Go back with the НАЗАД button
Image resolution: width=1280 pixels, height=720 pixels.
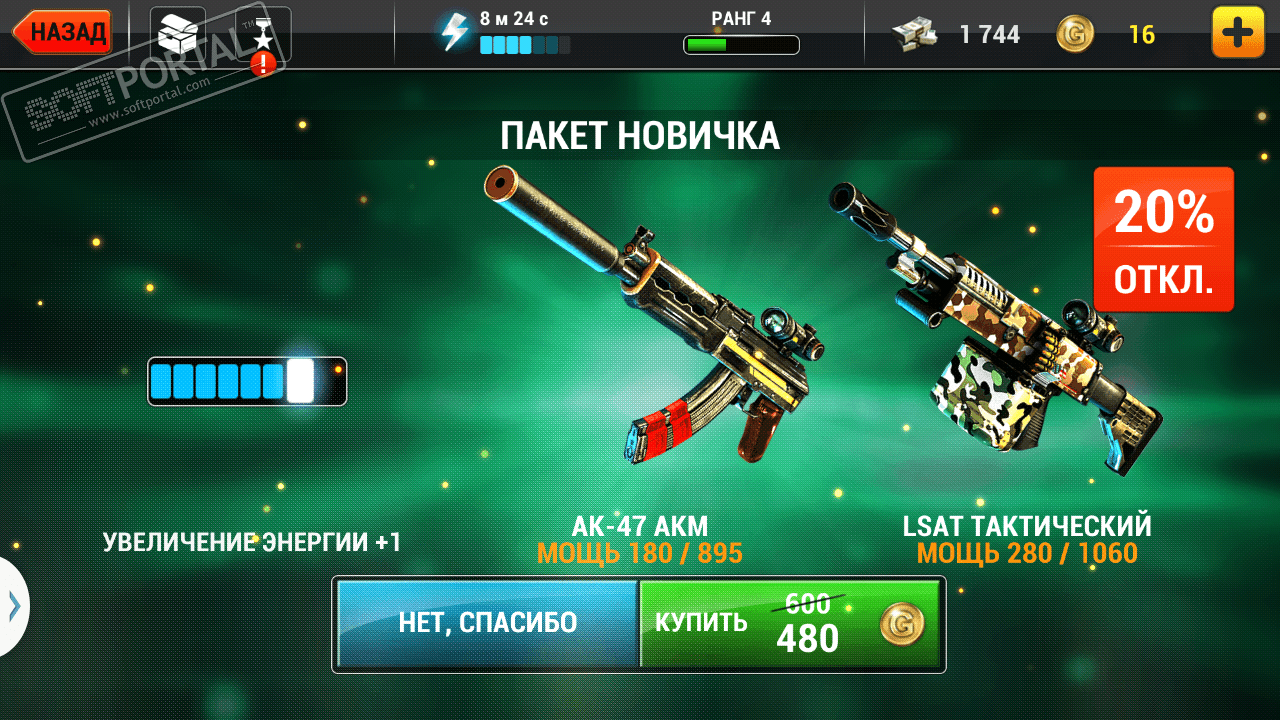[x=63, y=32]
